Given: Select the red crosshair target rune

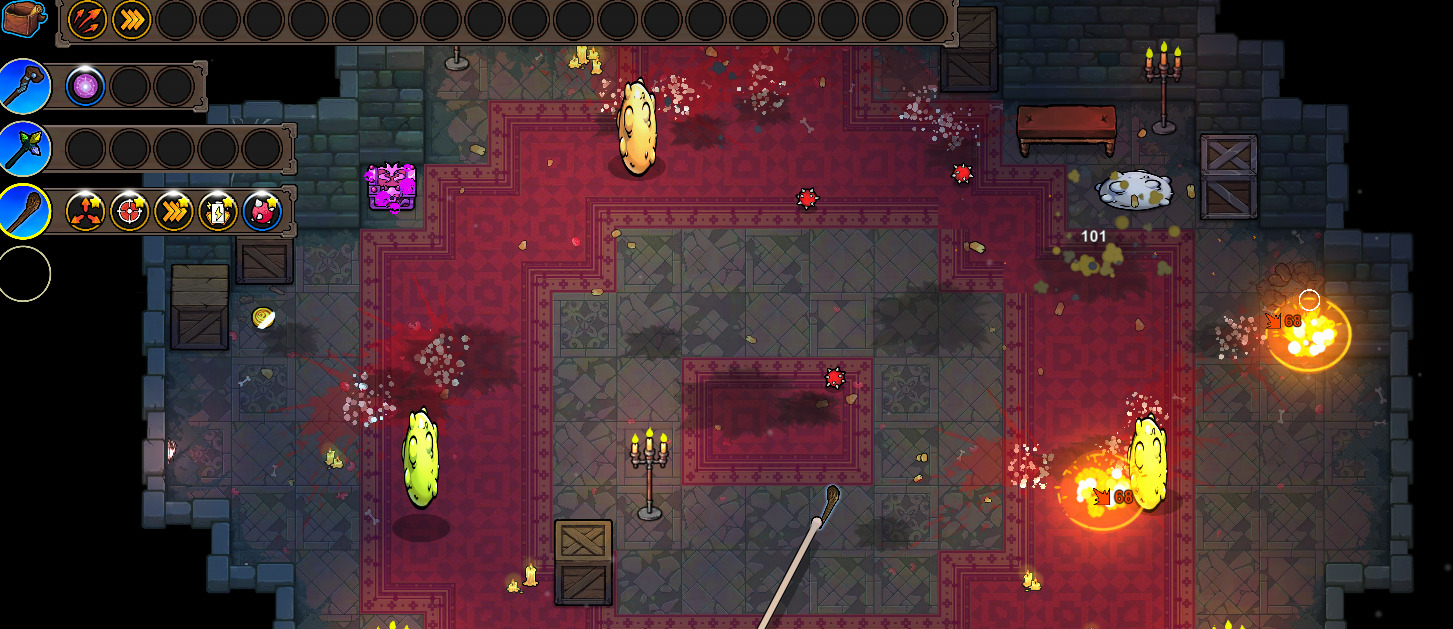Looking at the screenshot, I should click(x=130, y=211).
